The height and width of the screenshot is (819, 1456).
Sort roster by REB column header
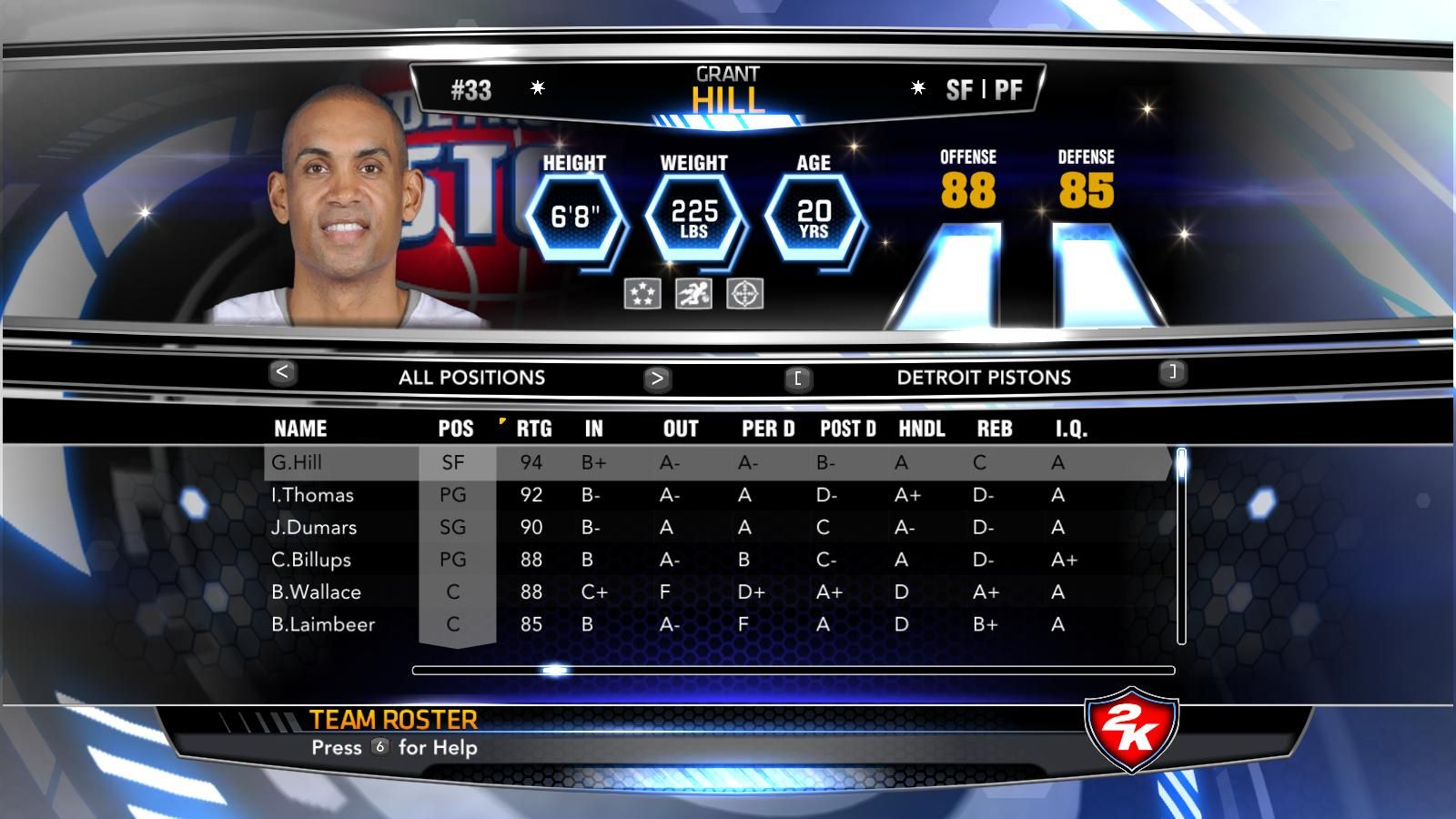point(995,429)
